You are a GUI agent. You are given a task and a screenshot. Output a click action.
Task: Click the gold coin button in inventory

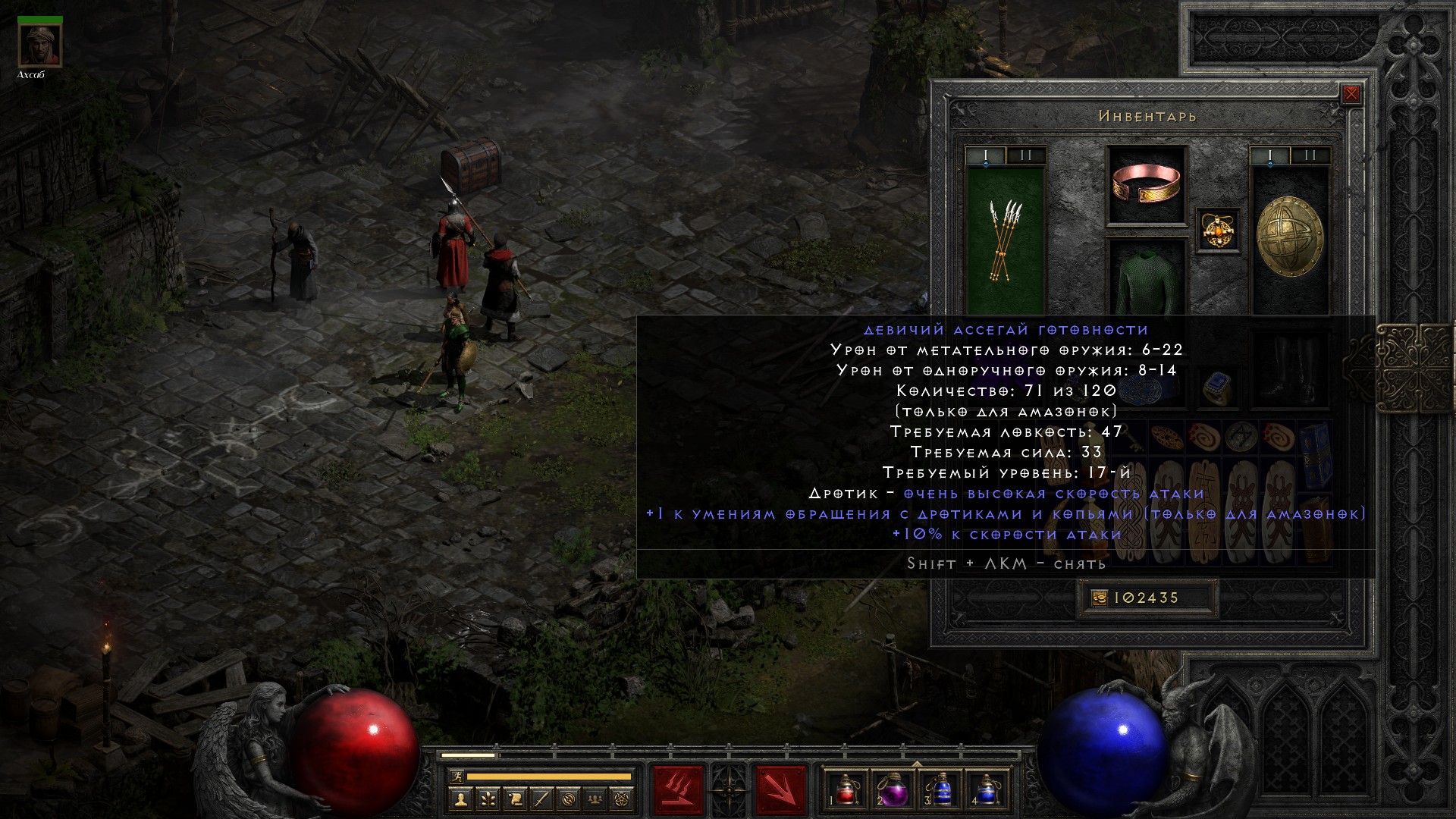click(1099, 598)
